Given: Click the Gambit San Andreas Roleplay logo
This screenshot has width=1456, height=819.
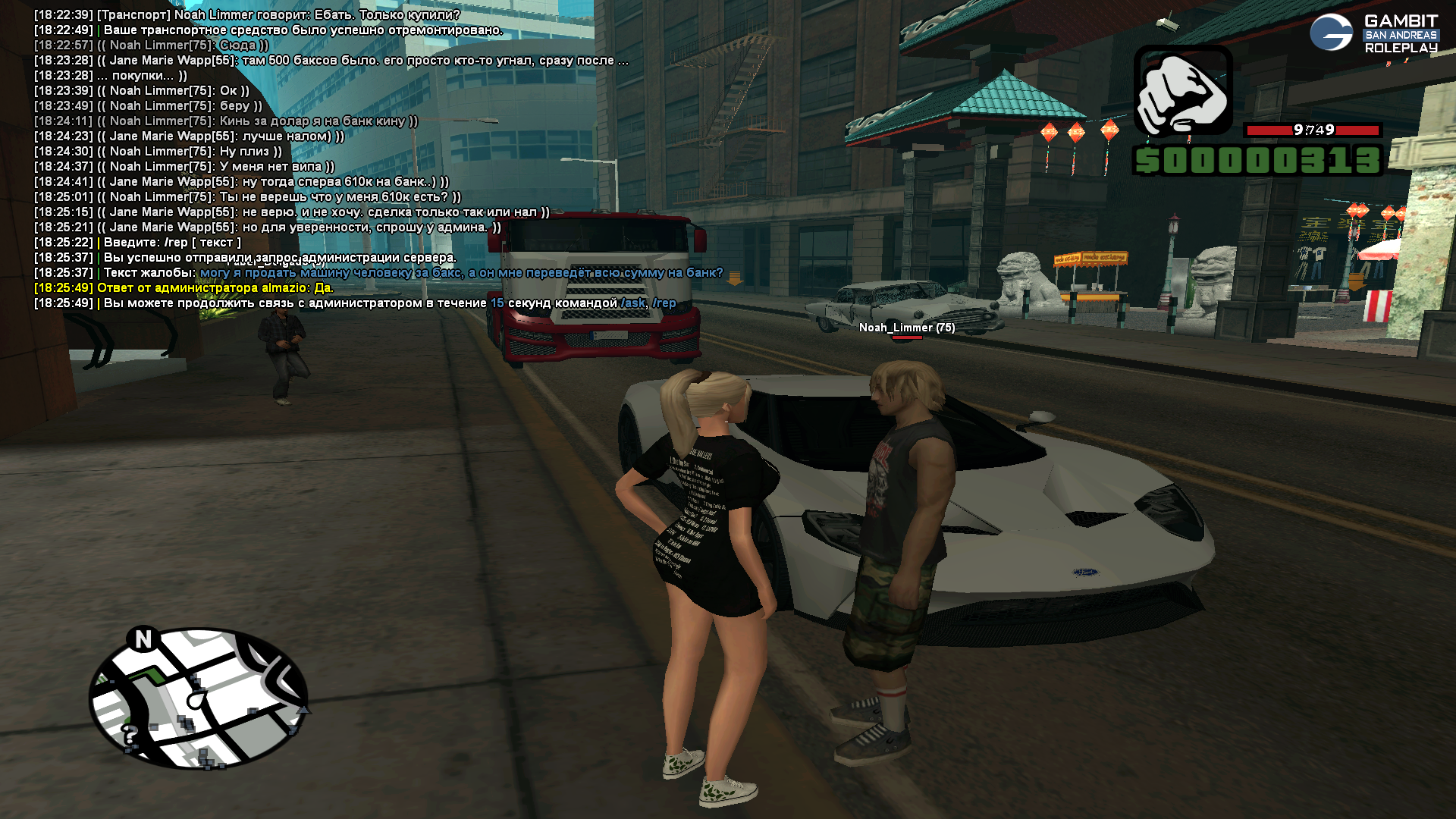Looking at the screenshot, I should pyautogui.click(x=1373, y=33).
